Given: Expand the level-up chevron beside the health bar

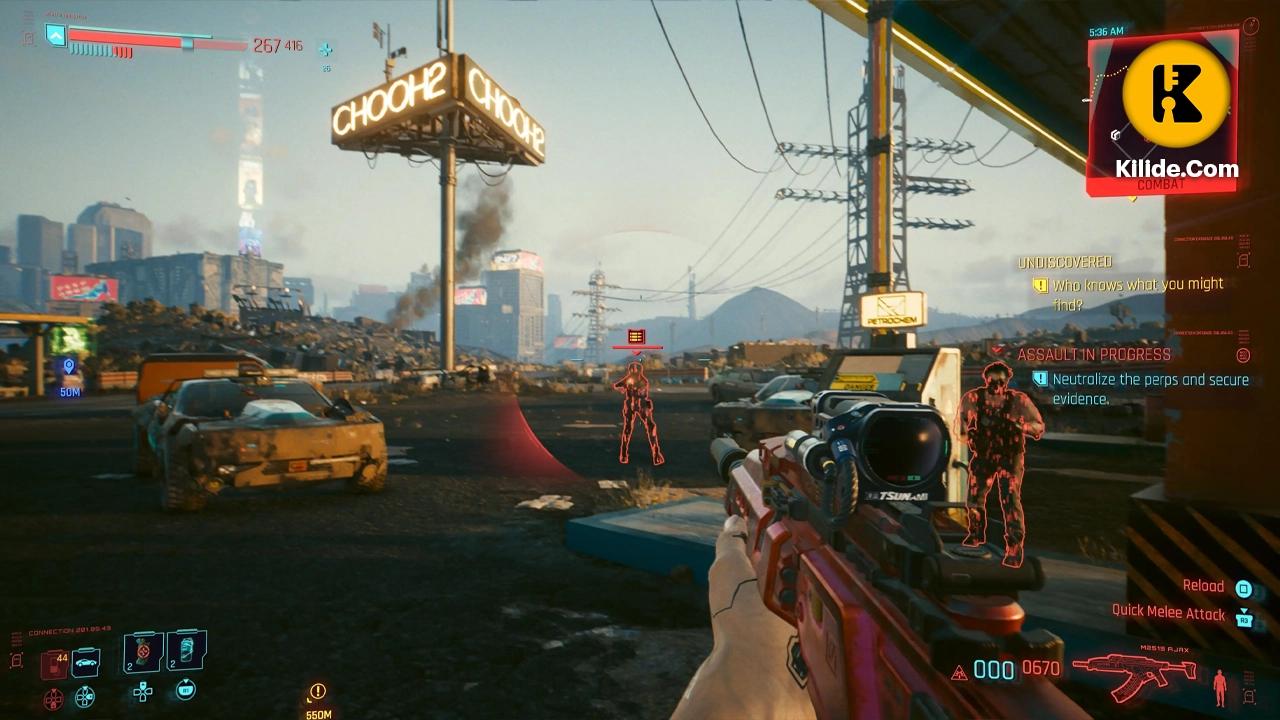Looking at the screenshot, I should [x=56, y=36].
